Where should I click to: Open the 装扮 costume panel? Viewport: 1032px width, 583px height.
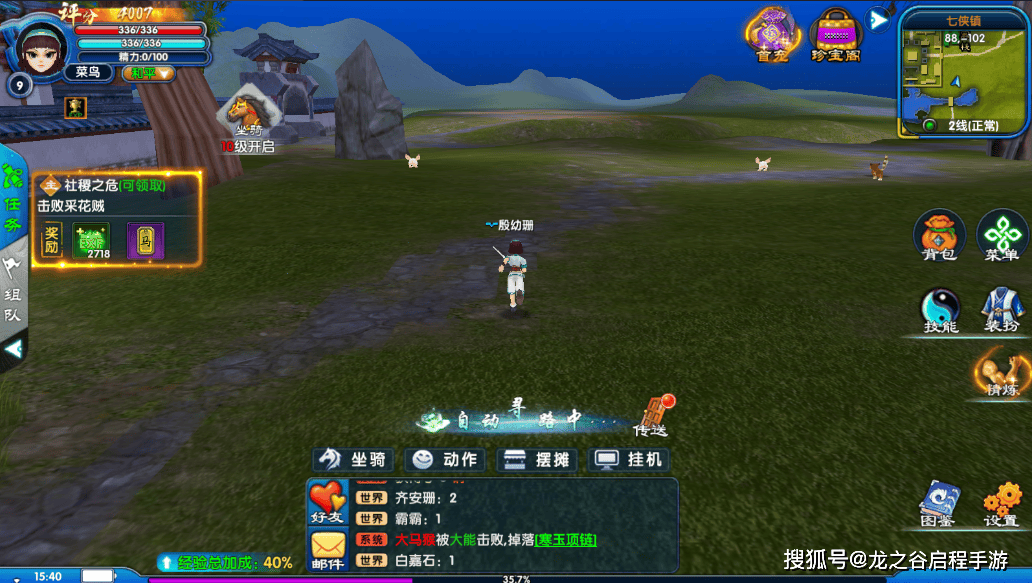tap(1000, 309)
